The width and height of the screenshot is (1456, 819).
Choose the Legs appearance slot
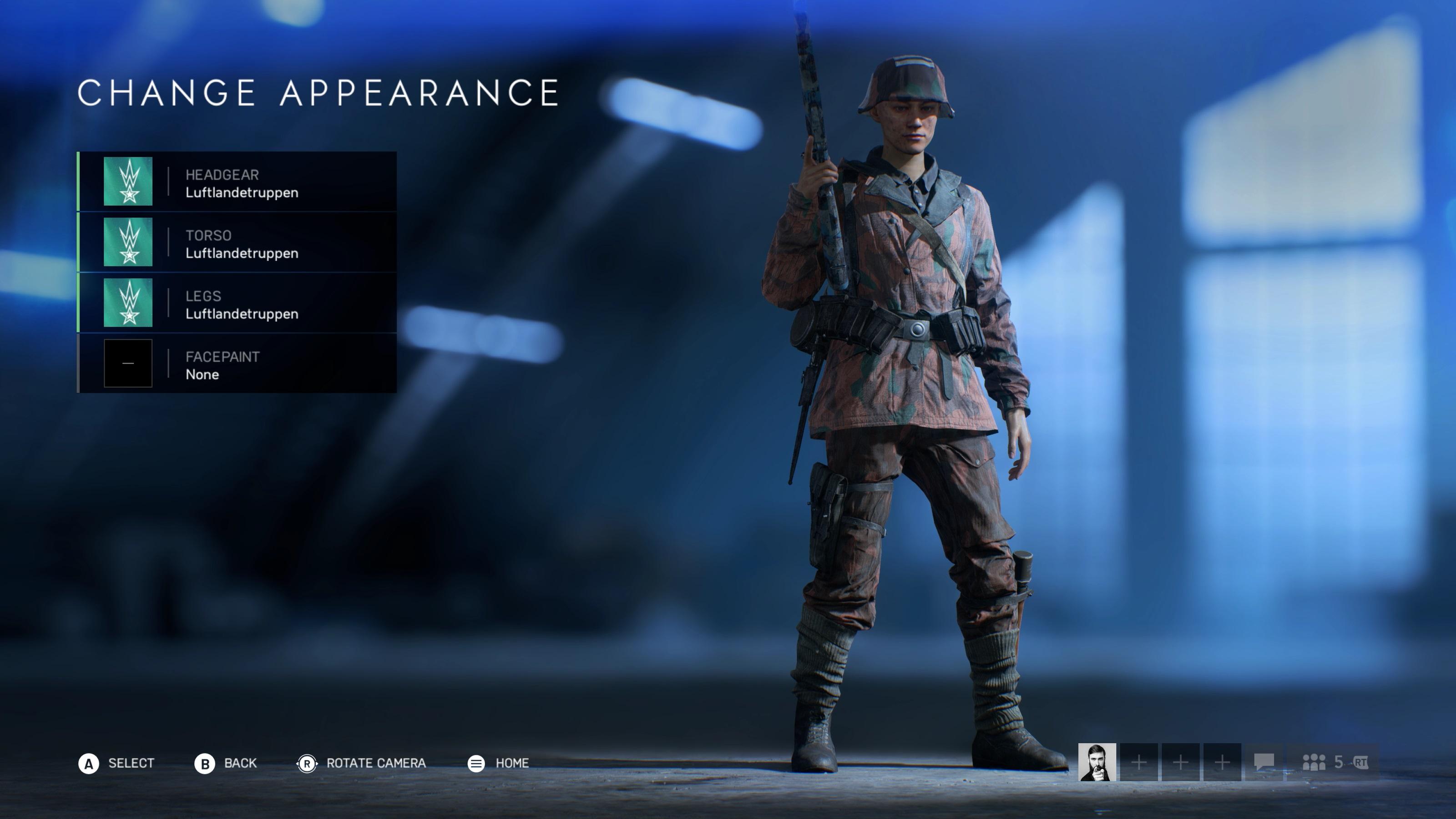pyautogui.click(x=238, y=303)
